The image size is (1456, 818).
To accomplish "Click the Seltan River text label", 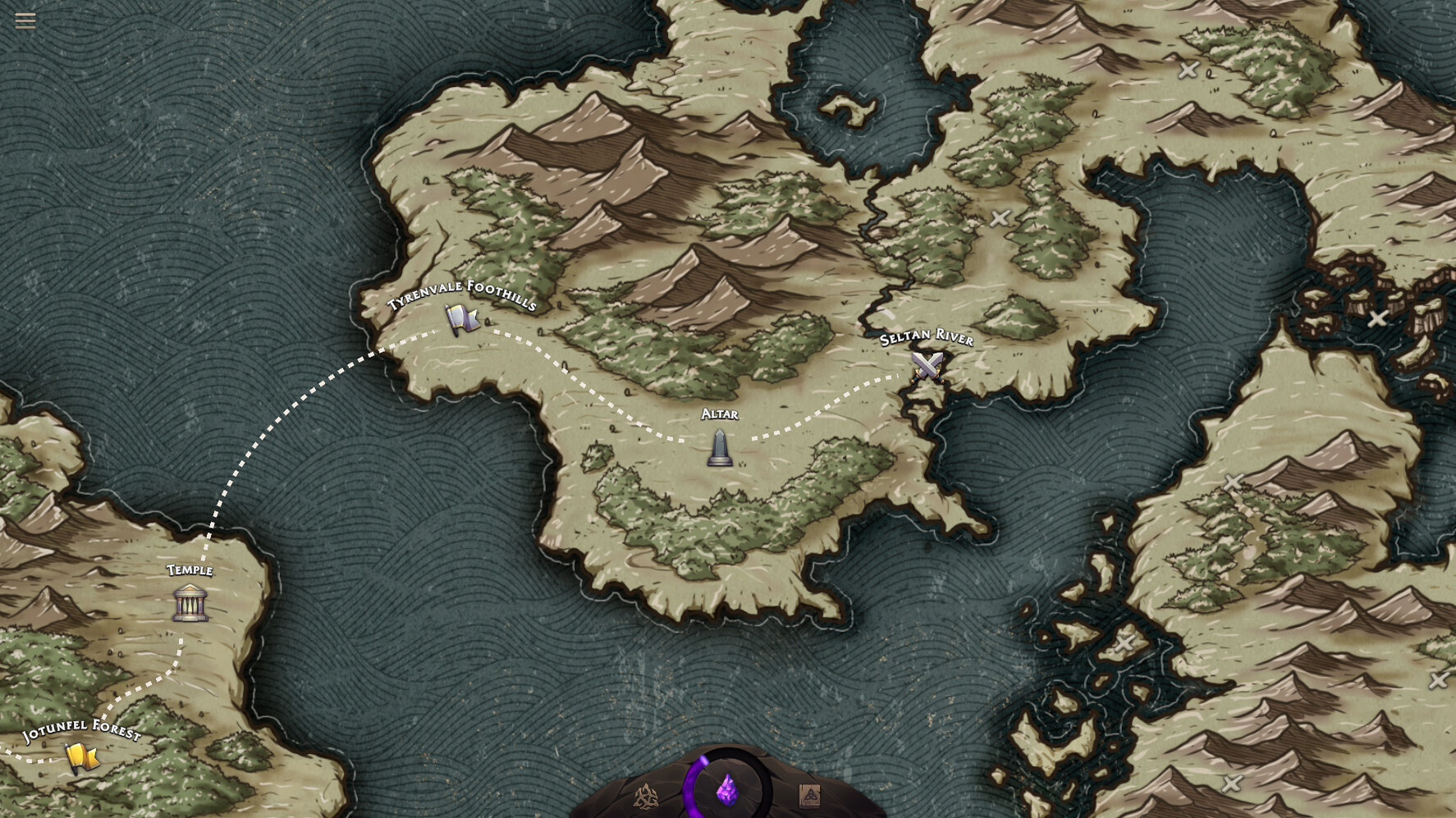I will pyautogui.click(x=926, y=336).
